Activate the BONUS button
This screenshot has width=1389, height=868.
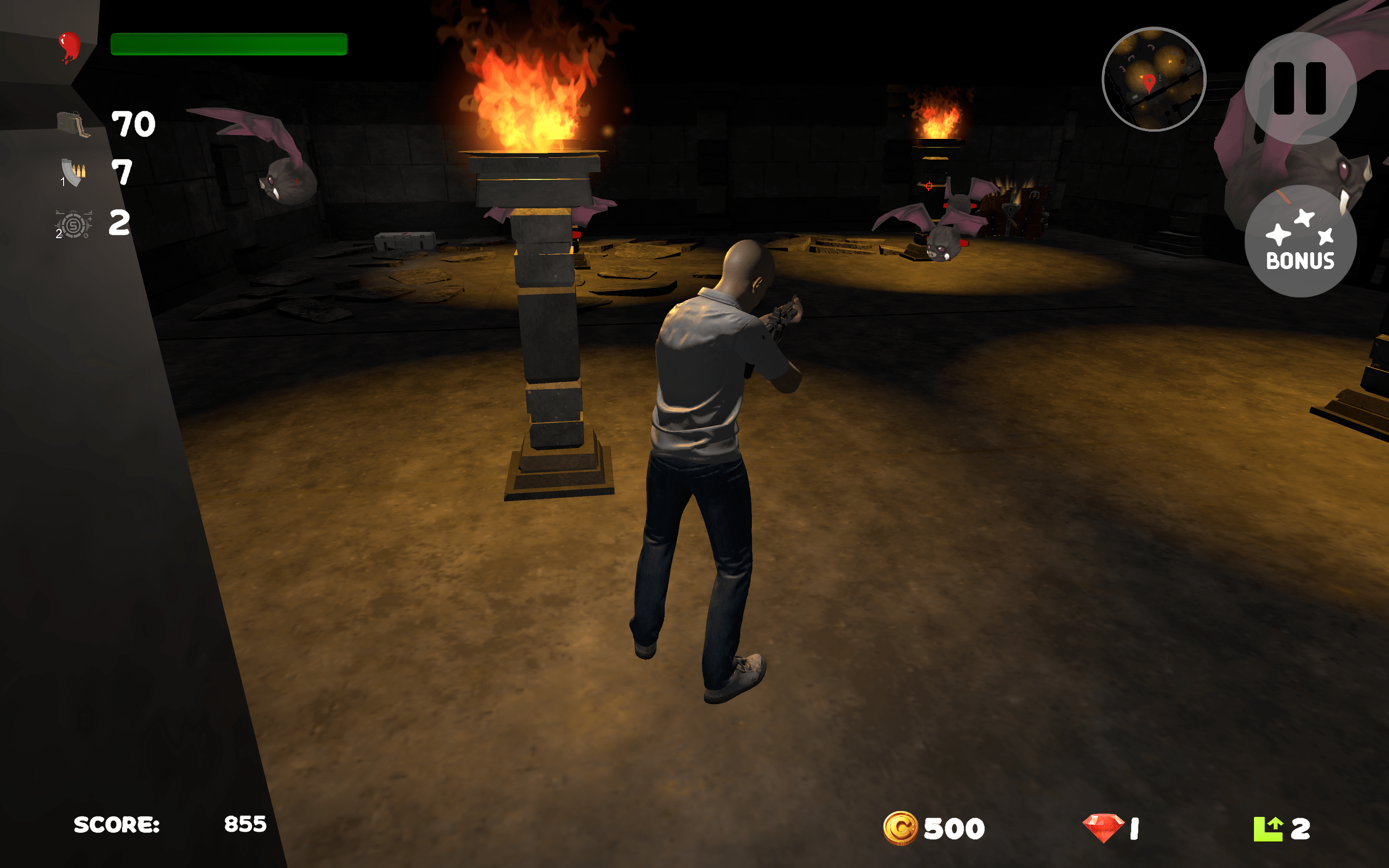(1301, 244)
